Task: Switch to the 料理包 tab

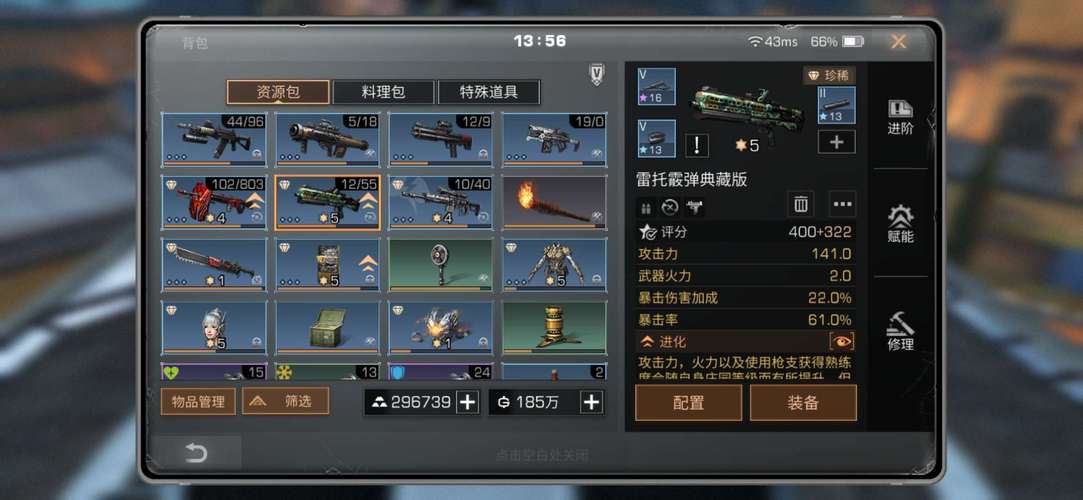Action: pyautogui.click(x=384, y=93)
